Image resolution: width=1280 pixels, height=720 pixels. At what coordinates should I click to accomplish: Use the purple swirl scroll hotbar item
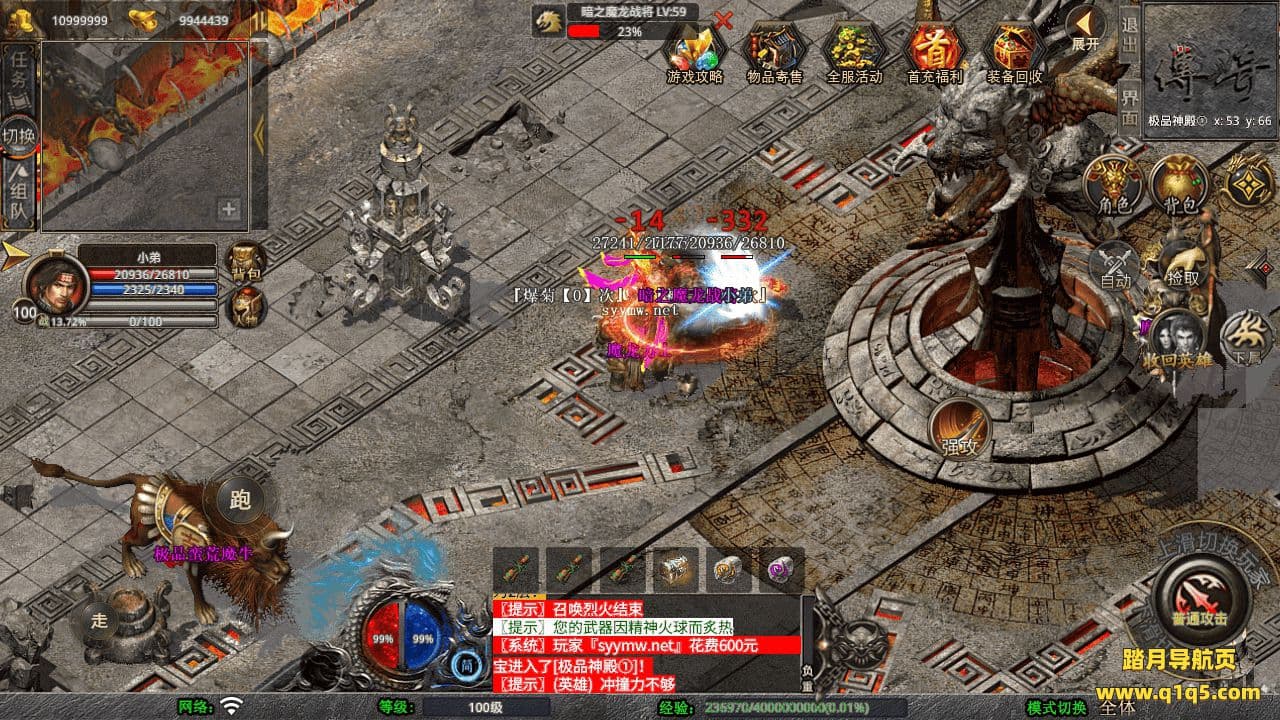tap(780, 570)
